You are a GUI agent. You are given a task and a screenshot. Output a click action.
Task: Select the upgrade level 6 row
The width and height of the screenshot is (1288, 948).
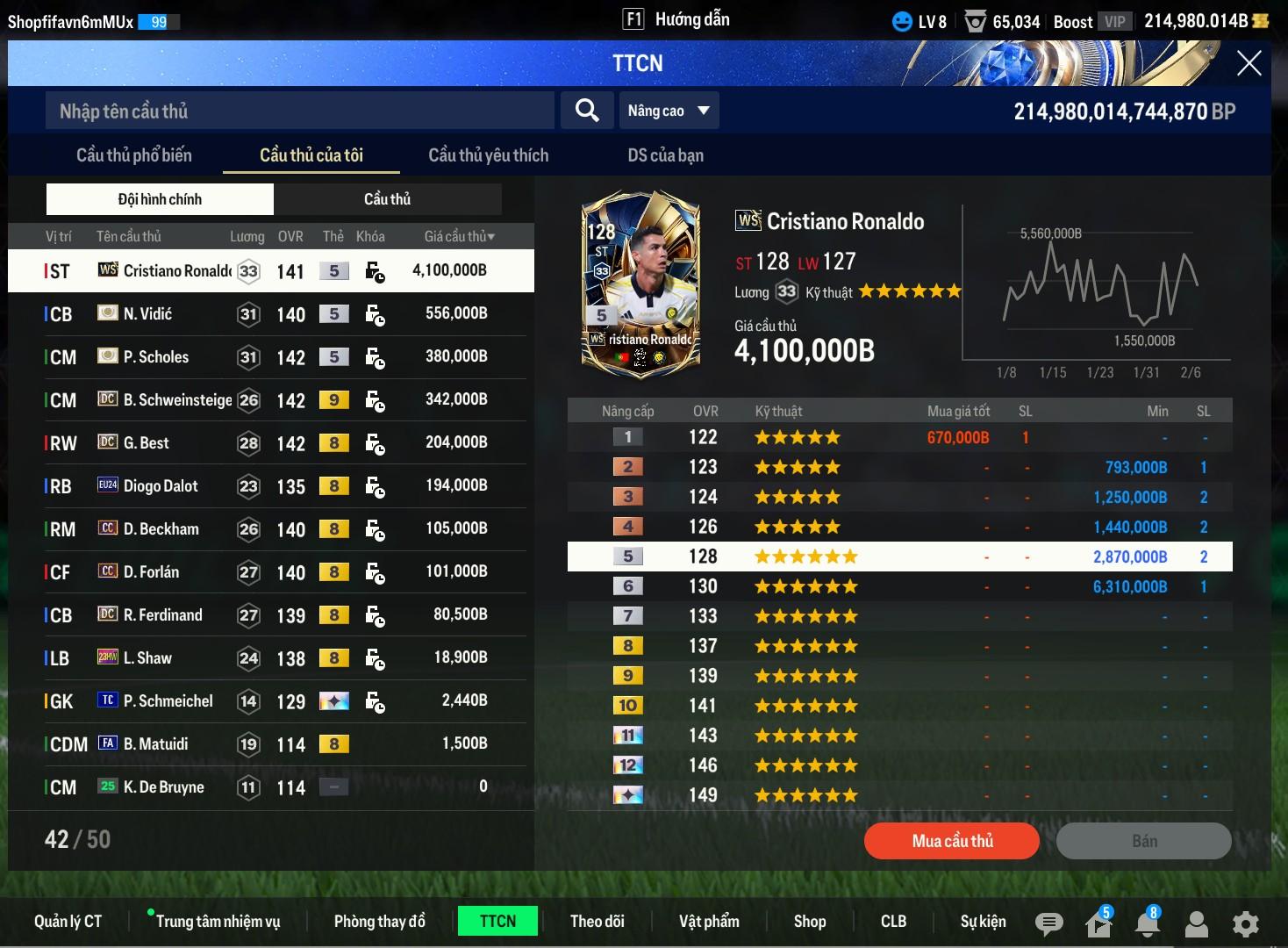click(899, 586)
